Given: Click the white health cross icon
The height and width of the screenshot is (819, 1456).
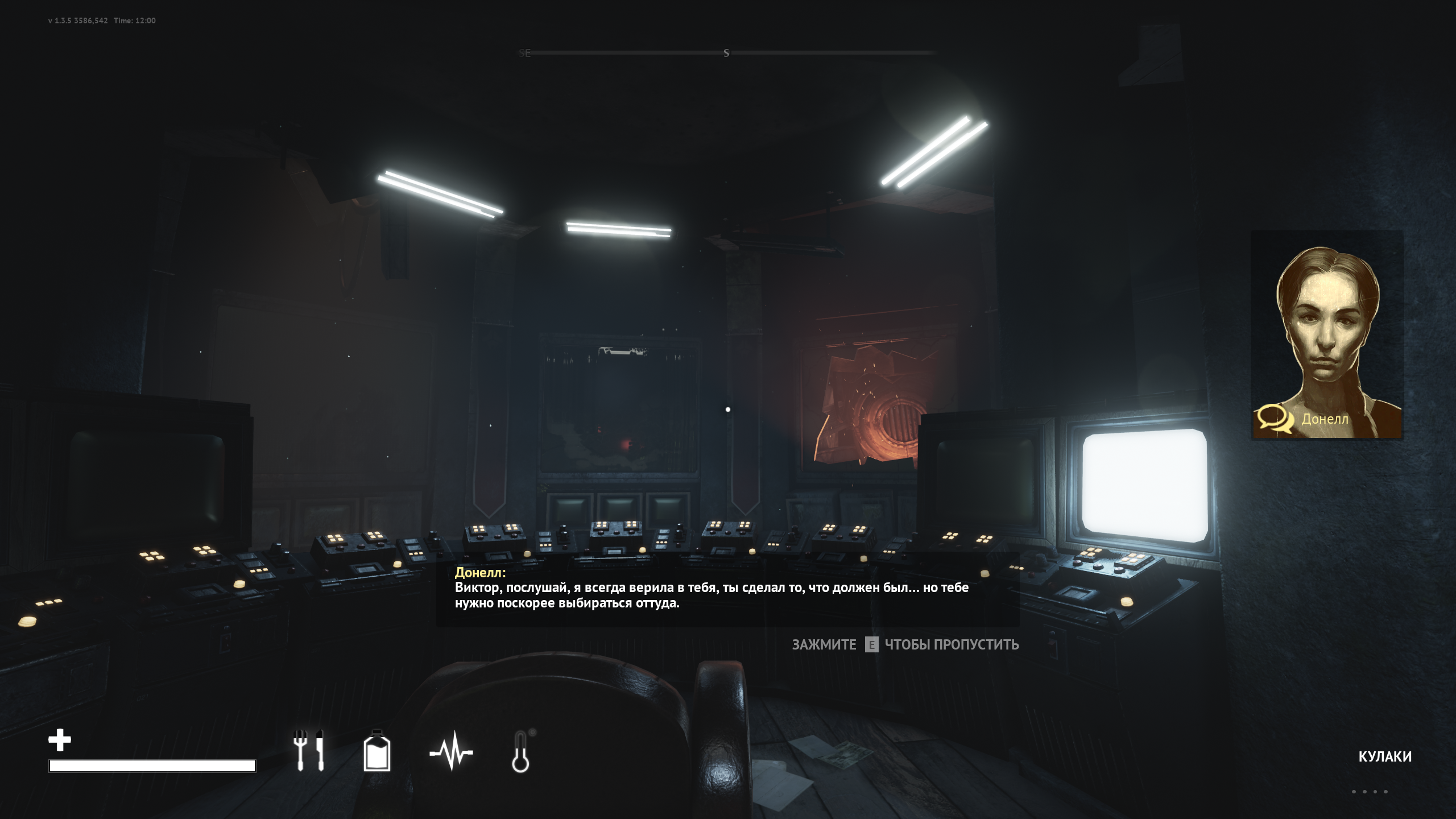Looking at the screenshot, I should click(60, 740).
